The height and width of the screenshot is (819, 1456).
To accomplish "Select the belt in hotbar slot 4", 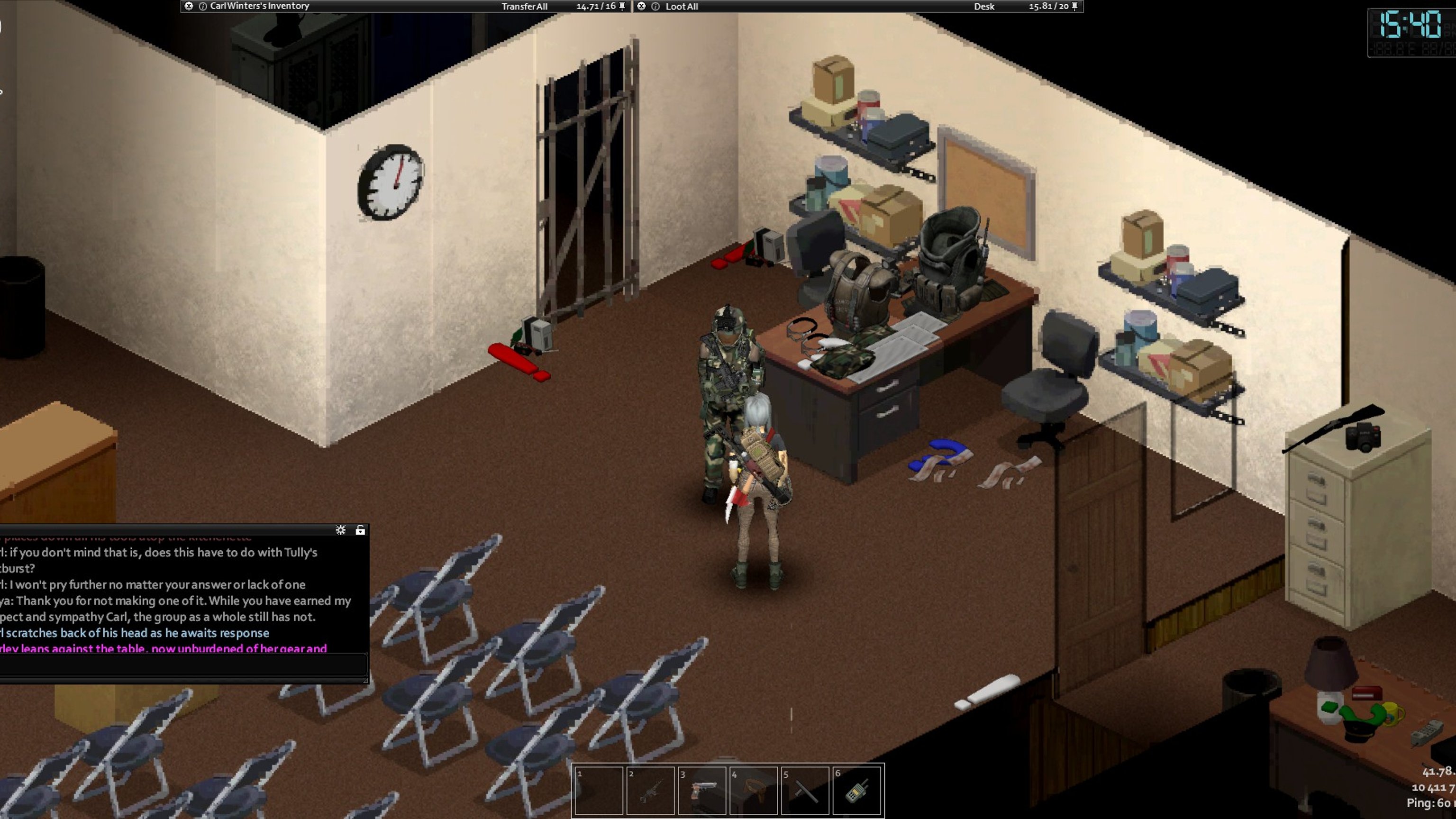I will click(x=753, y=790).
